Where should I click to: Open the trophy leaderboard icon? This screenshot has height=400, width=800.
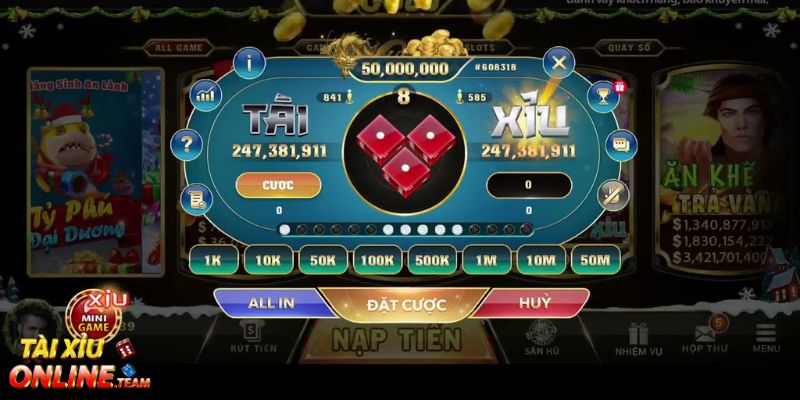[602, 95]
